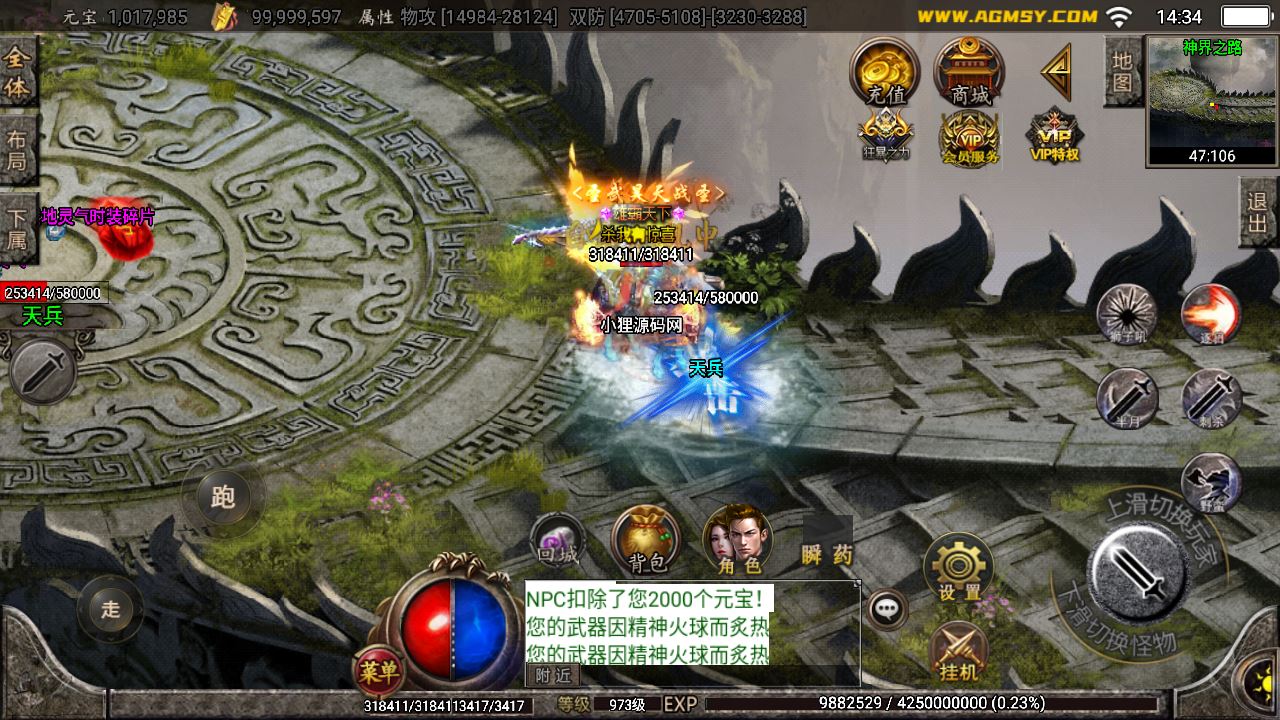The height and width of the screenshot is (720, 1280).
Task: Use the 刺杀 assassinate skill
Action: (1211, 398)
